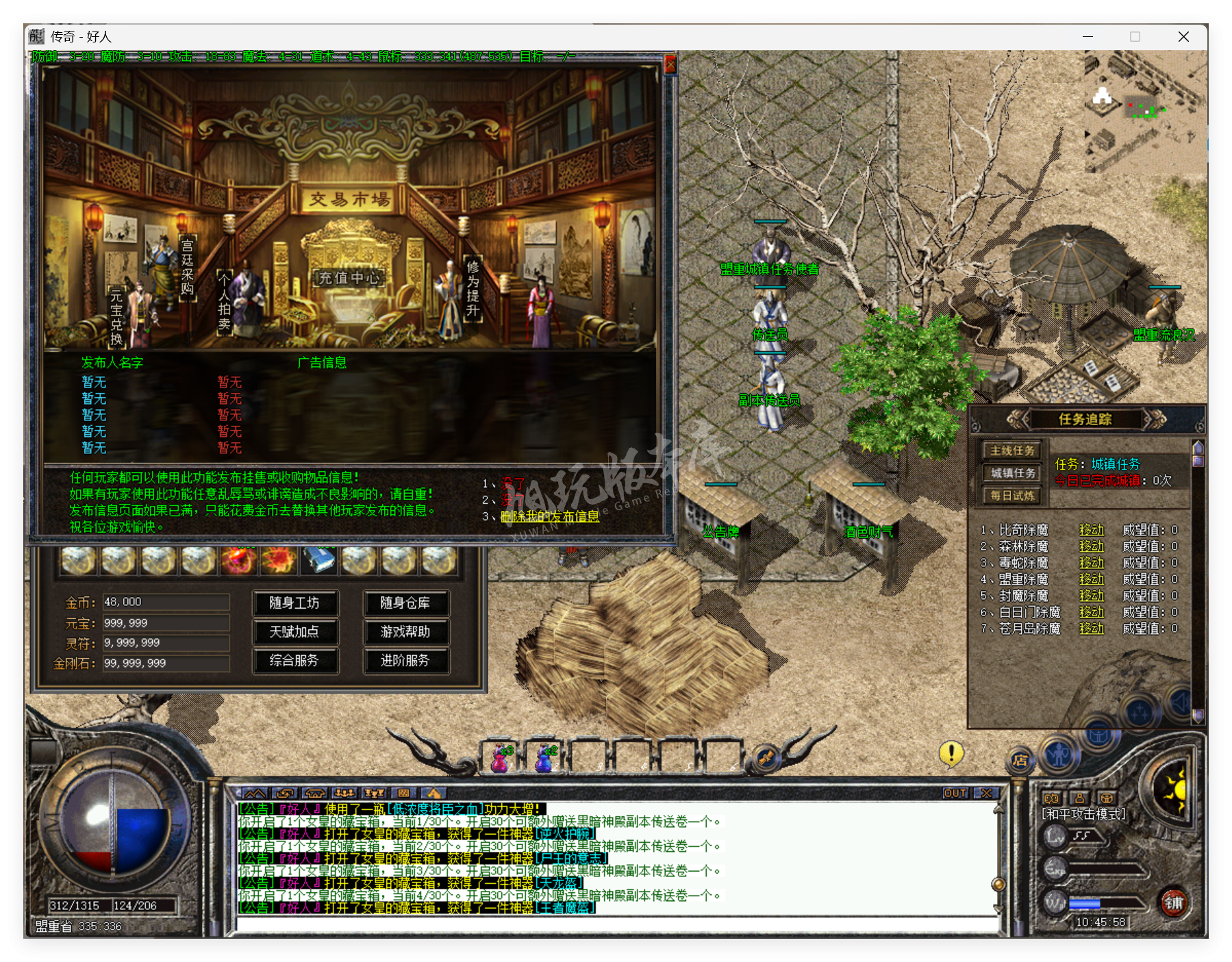Open the 综合服务 general services menu

294,661
